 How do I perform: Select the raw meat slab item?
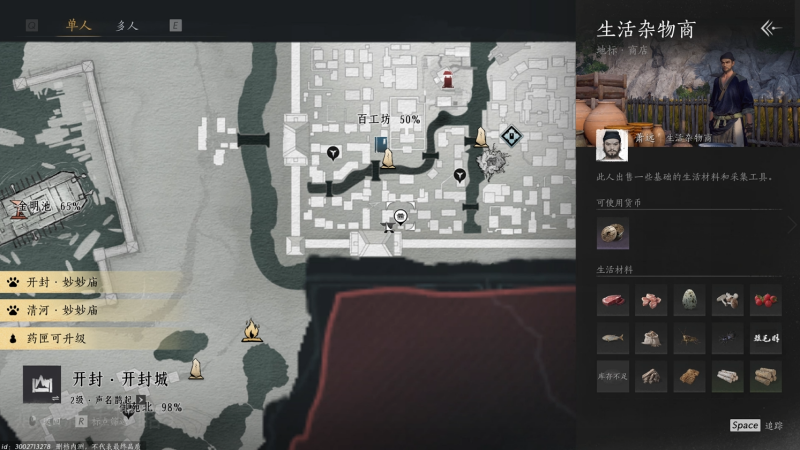click(613, 300)
